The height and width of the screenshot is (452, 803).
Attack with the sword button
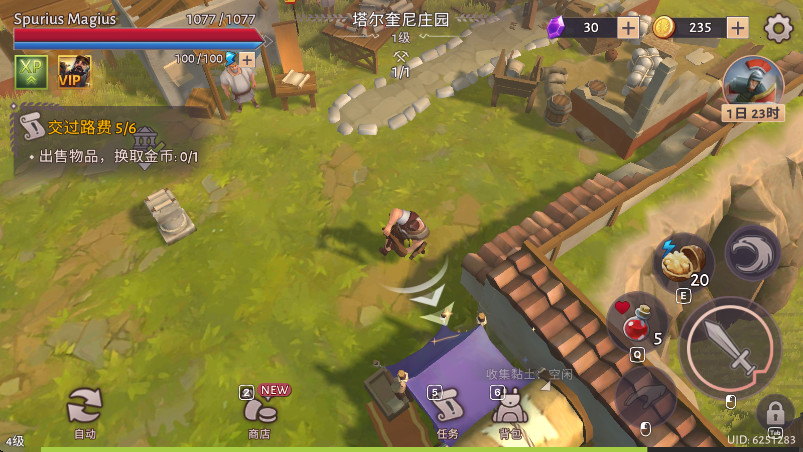point(730,345)
